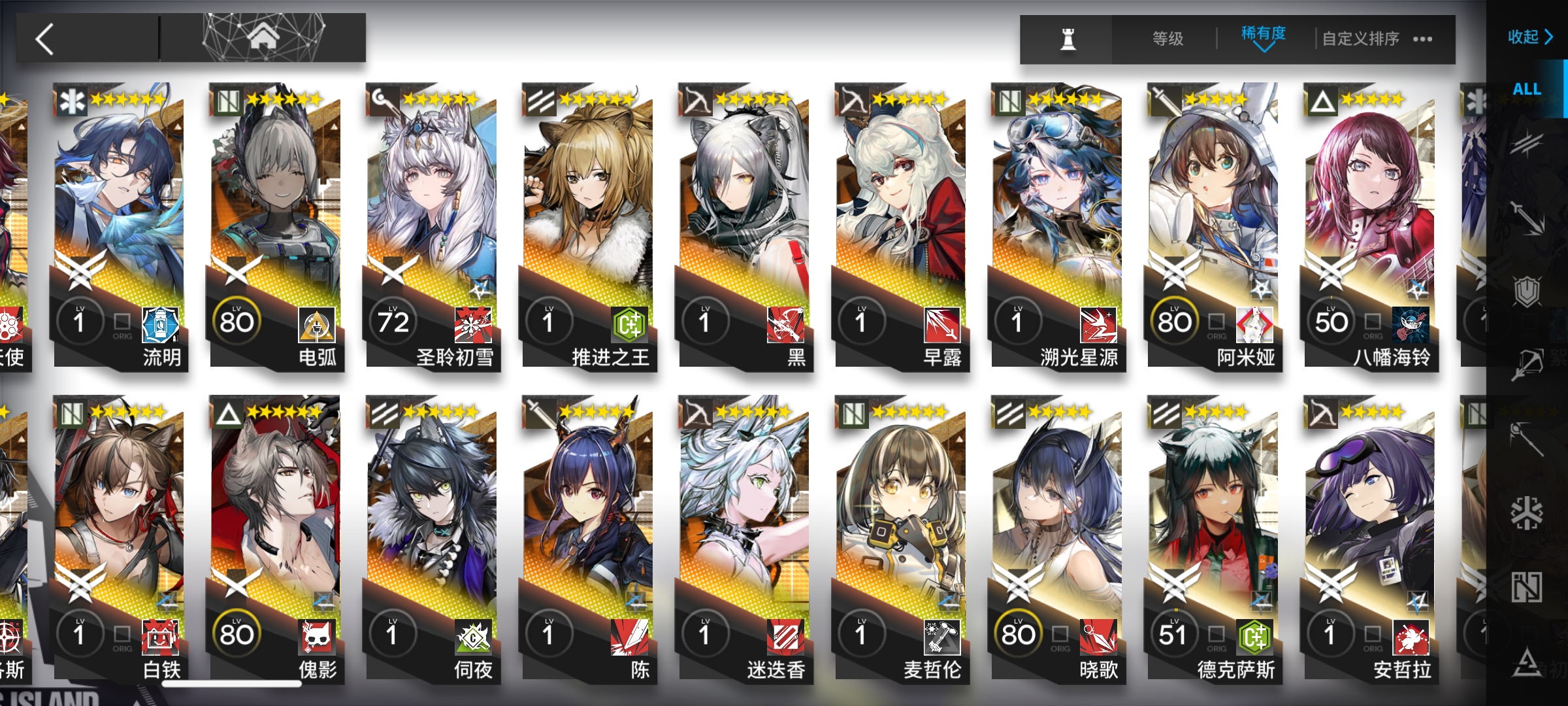1568x706 pixels.
Task: Pick the 推进之王 operator card
Action: point(588,222)
